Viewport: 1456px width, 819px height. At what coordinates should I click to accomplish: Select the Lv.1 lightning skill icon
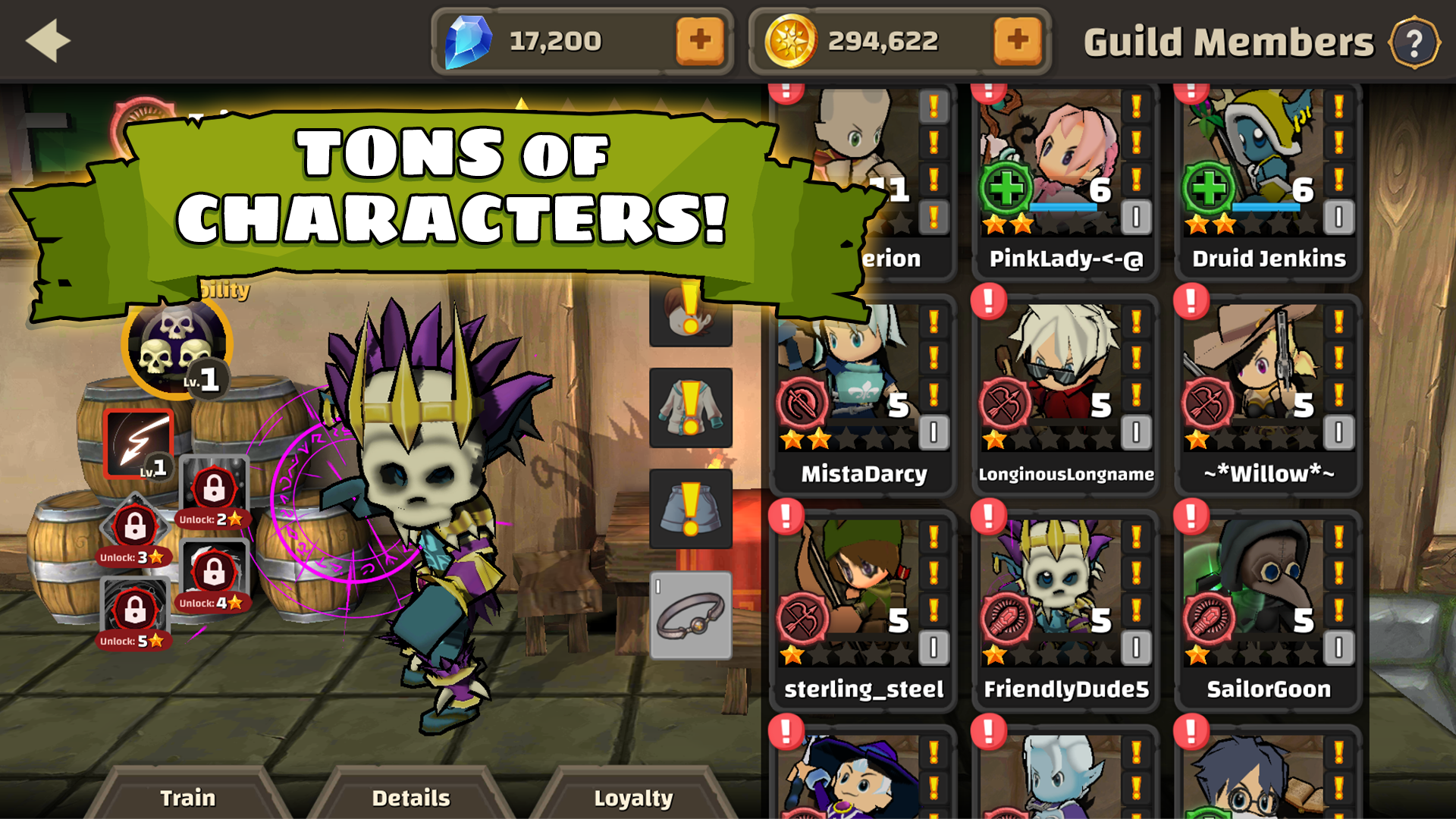(140, 444)
